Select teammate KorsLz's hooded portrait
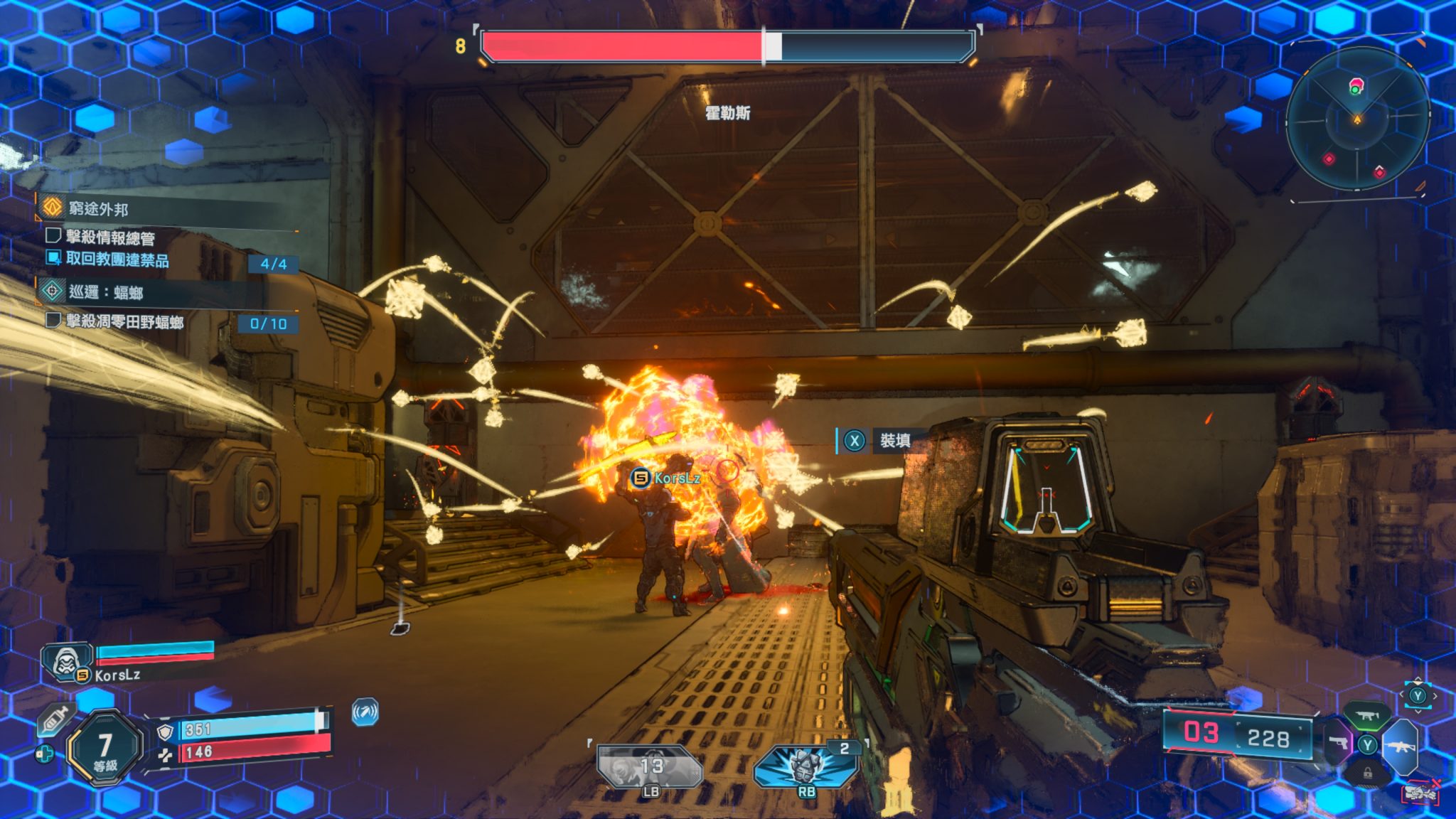 click(x=66, y=661)
